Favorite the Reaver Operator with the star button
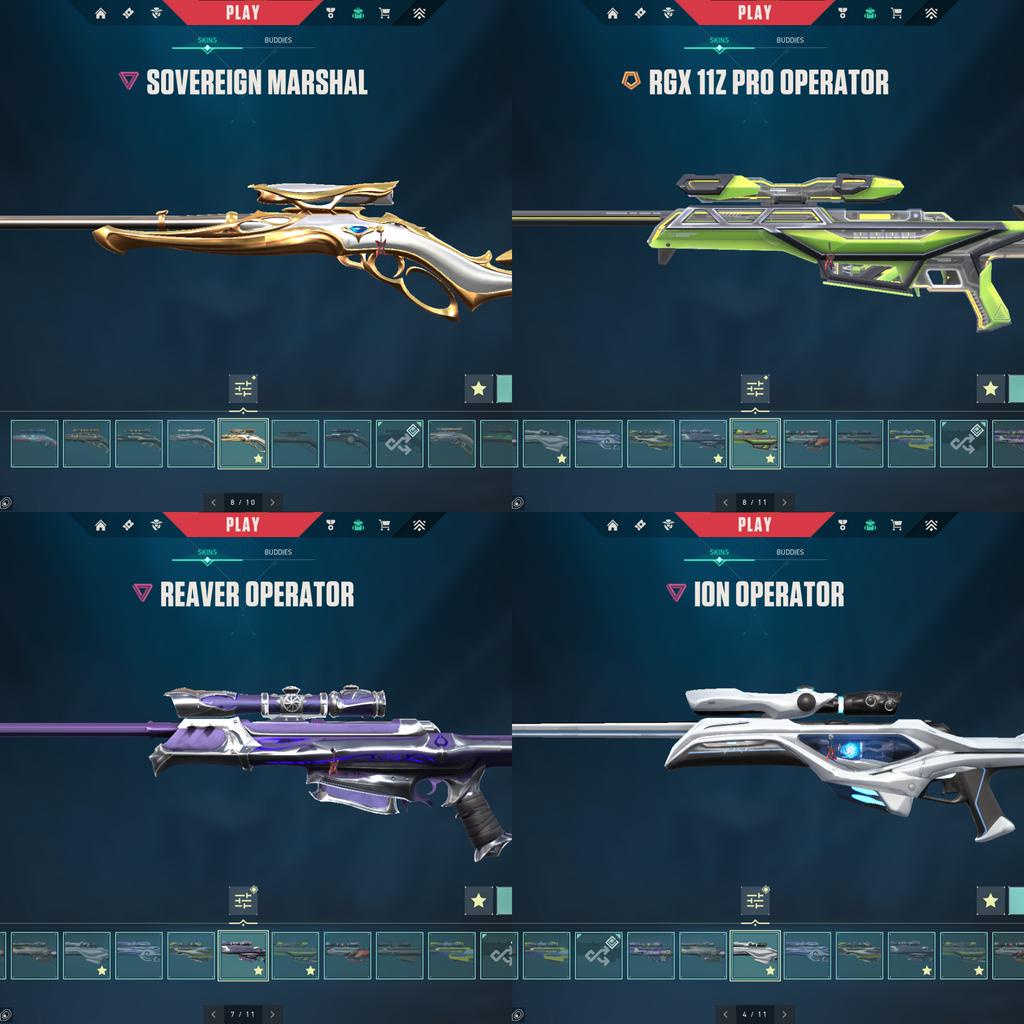The width and height of the screenshot is (1024, 1024). (x=478, y=900)
